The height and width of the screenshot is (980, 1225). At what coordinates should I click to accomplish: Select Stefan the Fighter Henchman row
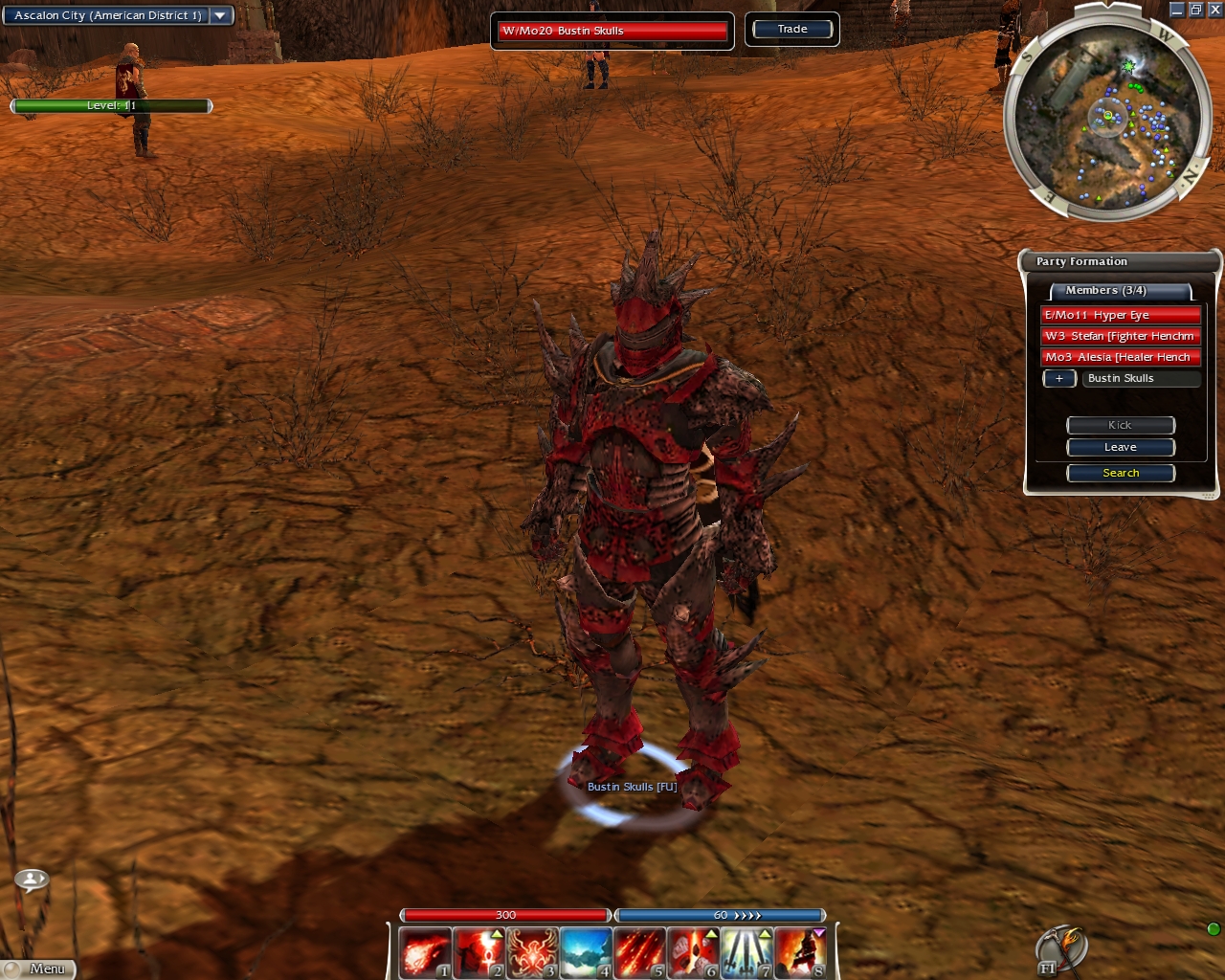[1120, 336]
